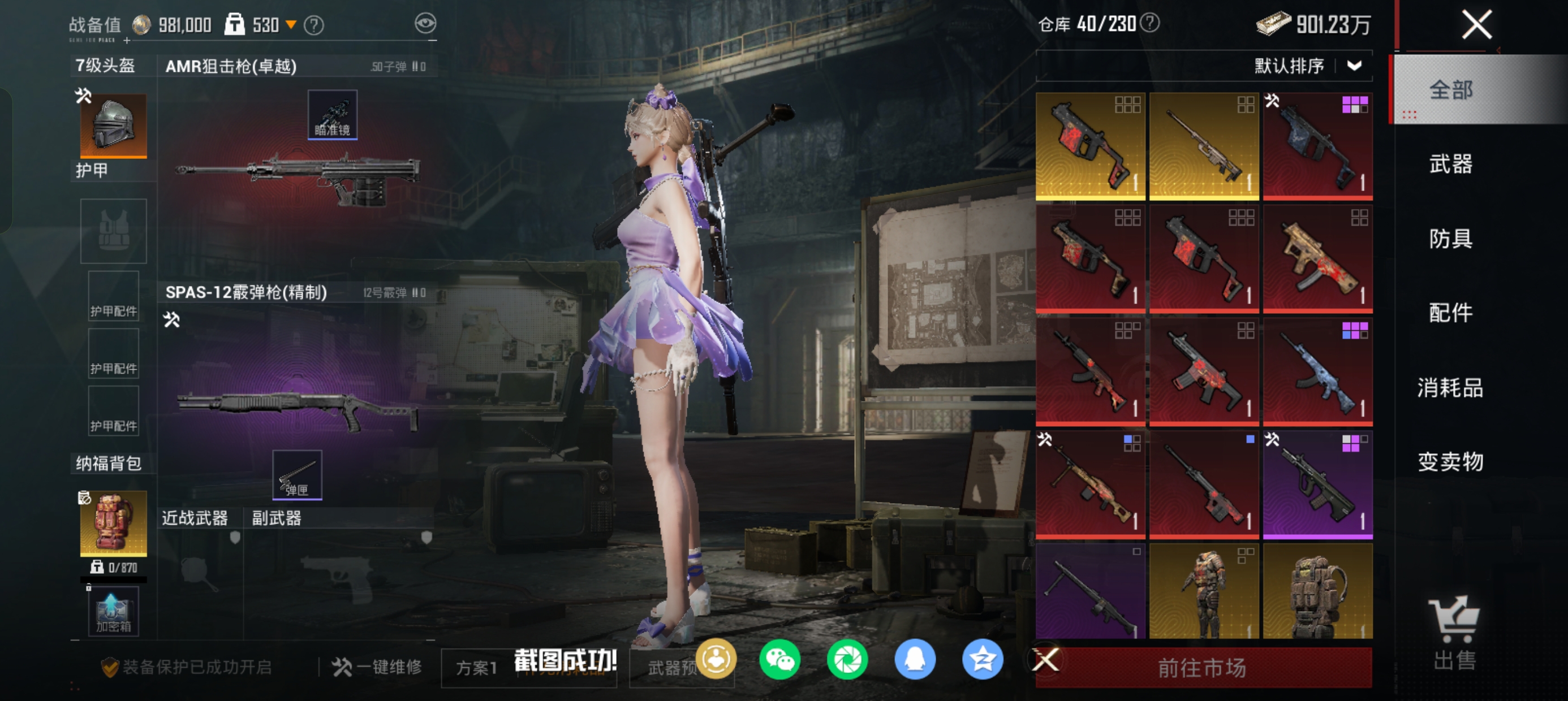Choose the 变卖物 sellables tab
The width and height of the screenshot is (1568, 701).
pyautogui.click(x=1450, y=462)
